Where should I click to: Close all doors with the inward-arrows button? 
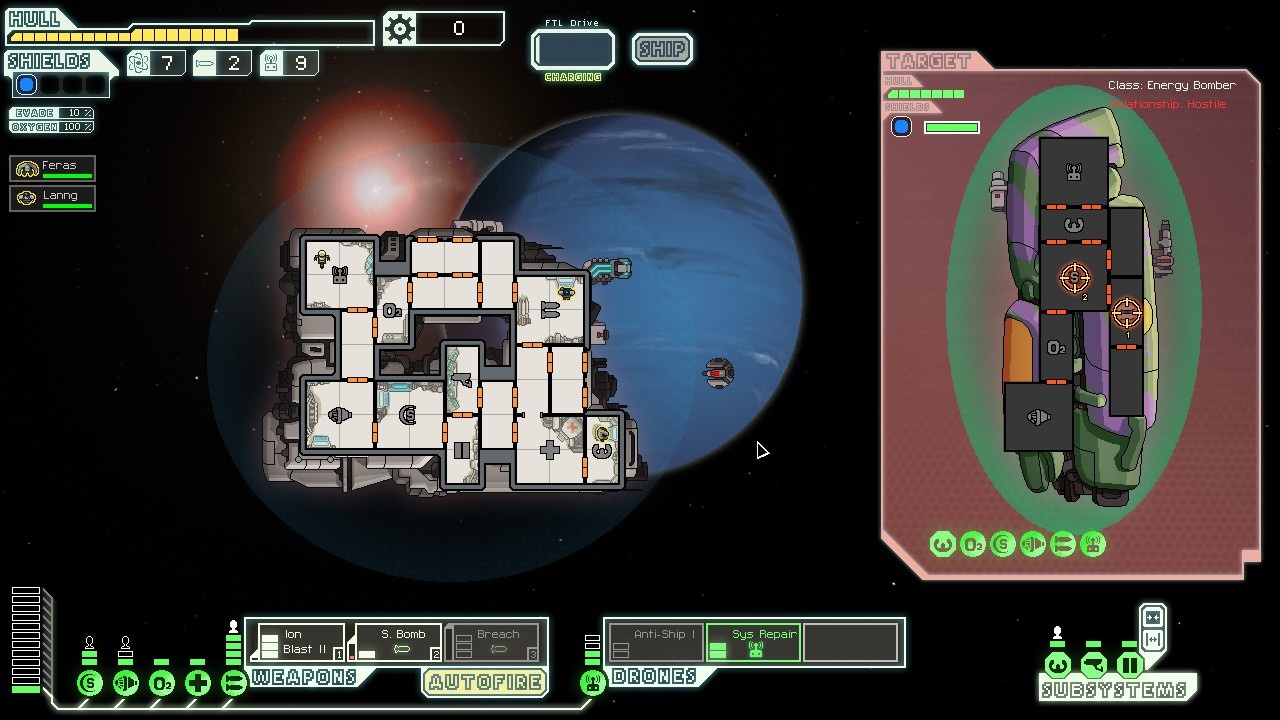pyautogui.click(x=1152, y=617)
